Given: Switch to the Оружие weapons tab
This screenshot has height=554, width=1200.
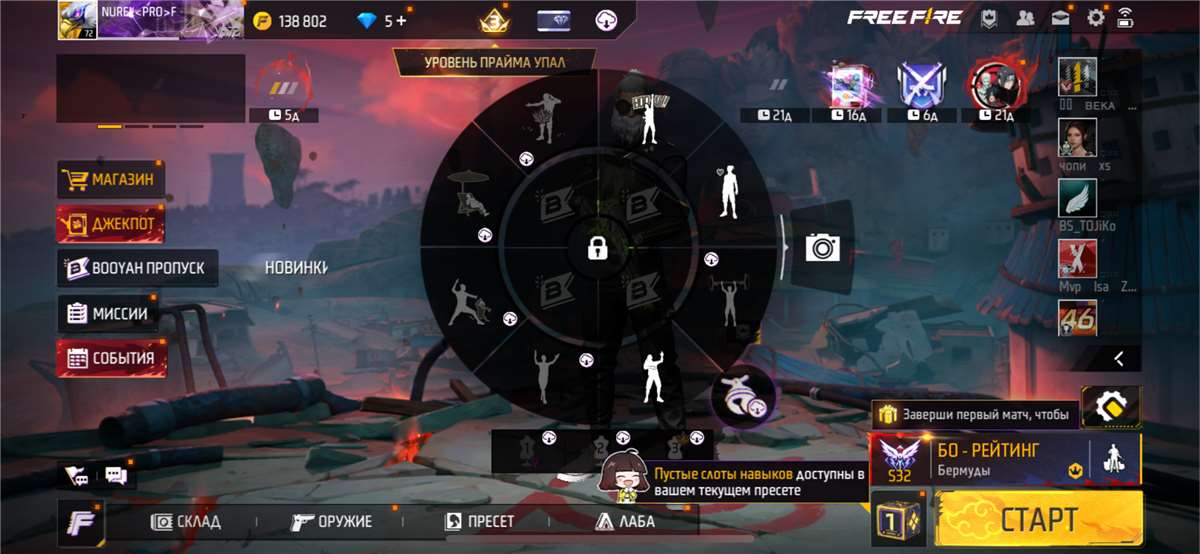Looking at the screenshot, I should click(x=331, y=521).
